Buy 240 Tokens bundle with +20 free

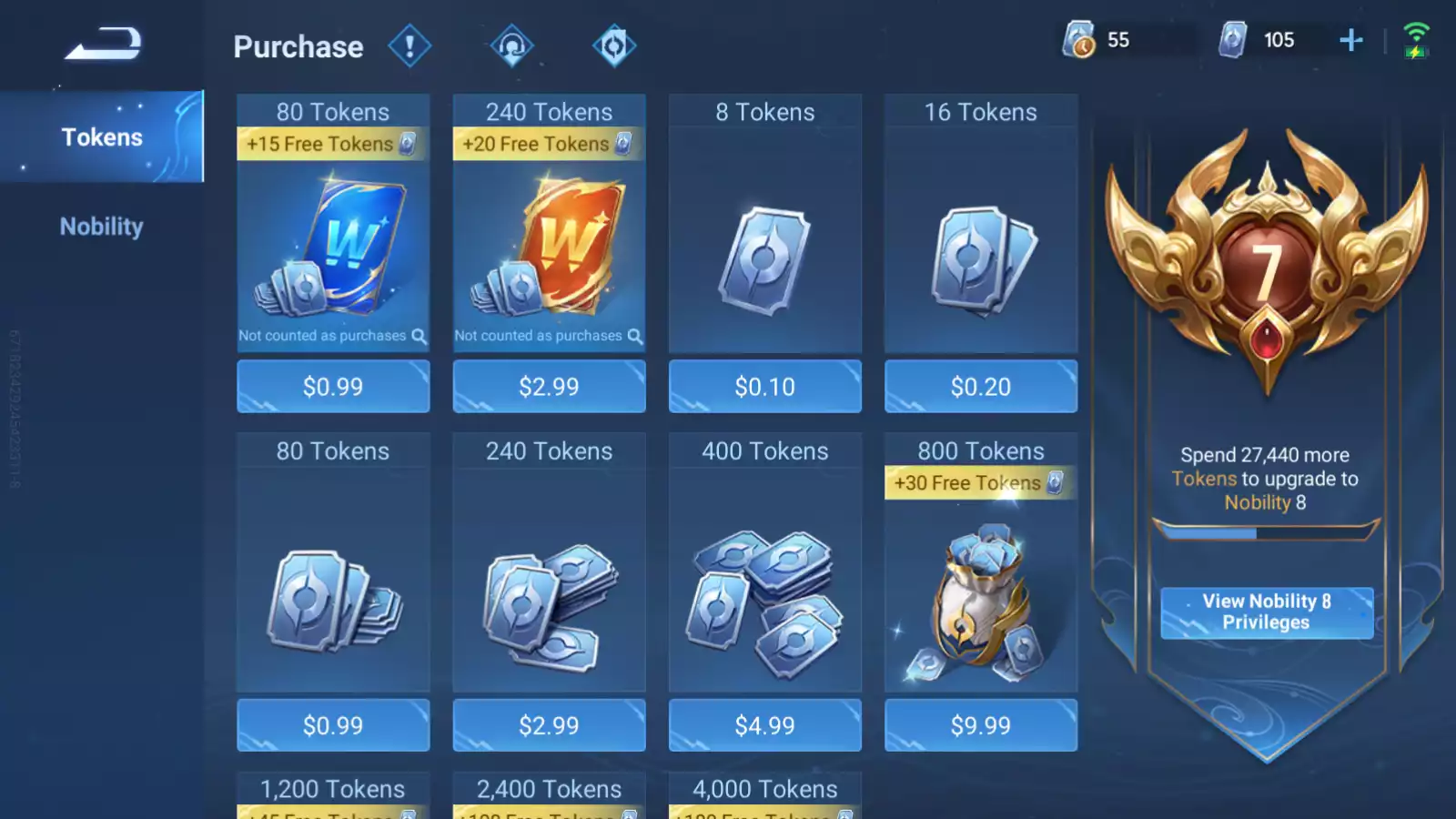pyautogui.click(x=549, y=387)
